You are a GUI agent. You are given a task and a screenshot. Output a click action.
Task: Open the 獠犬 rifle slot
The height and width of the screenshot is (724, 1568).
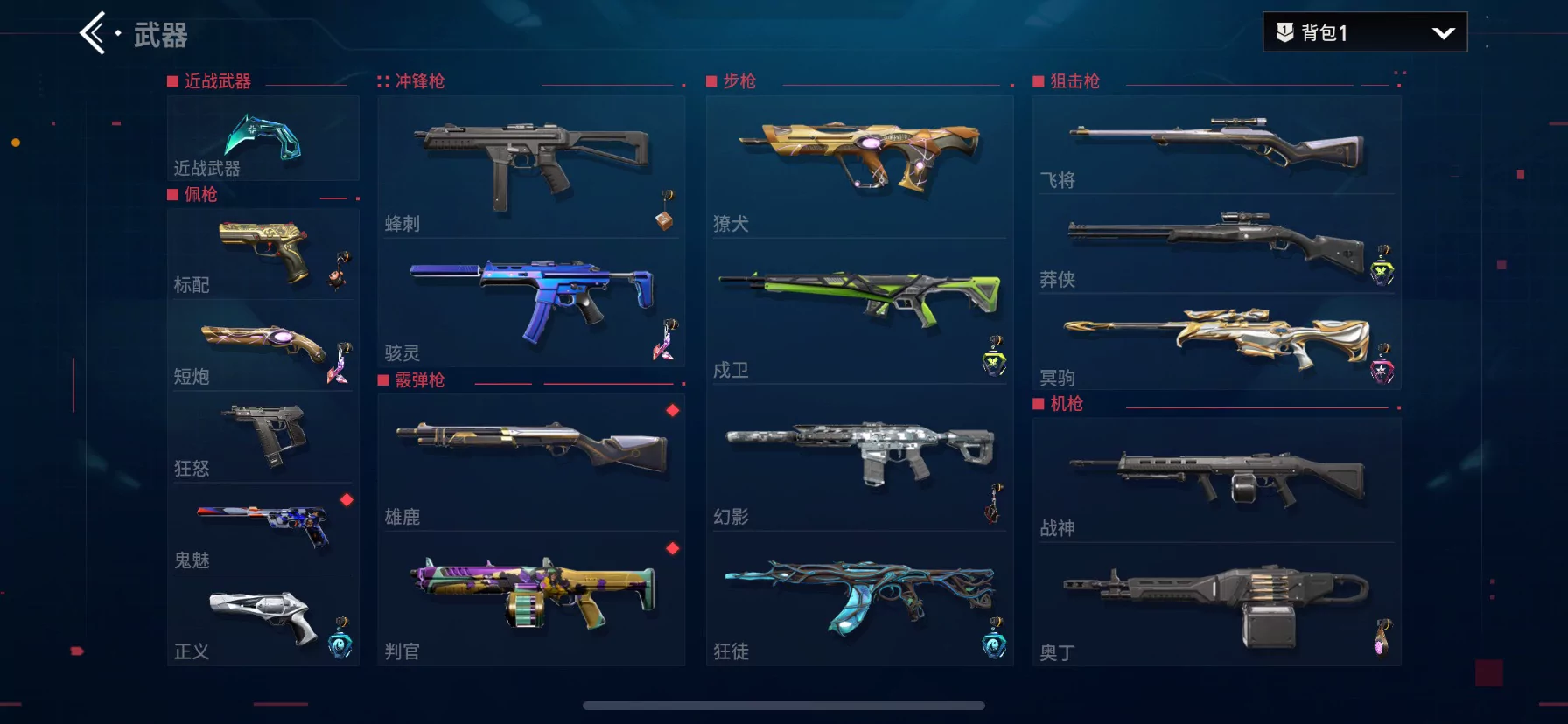click(x=859, y=166)
